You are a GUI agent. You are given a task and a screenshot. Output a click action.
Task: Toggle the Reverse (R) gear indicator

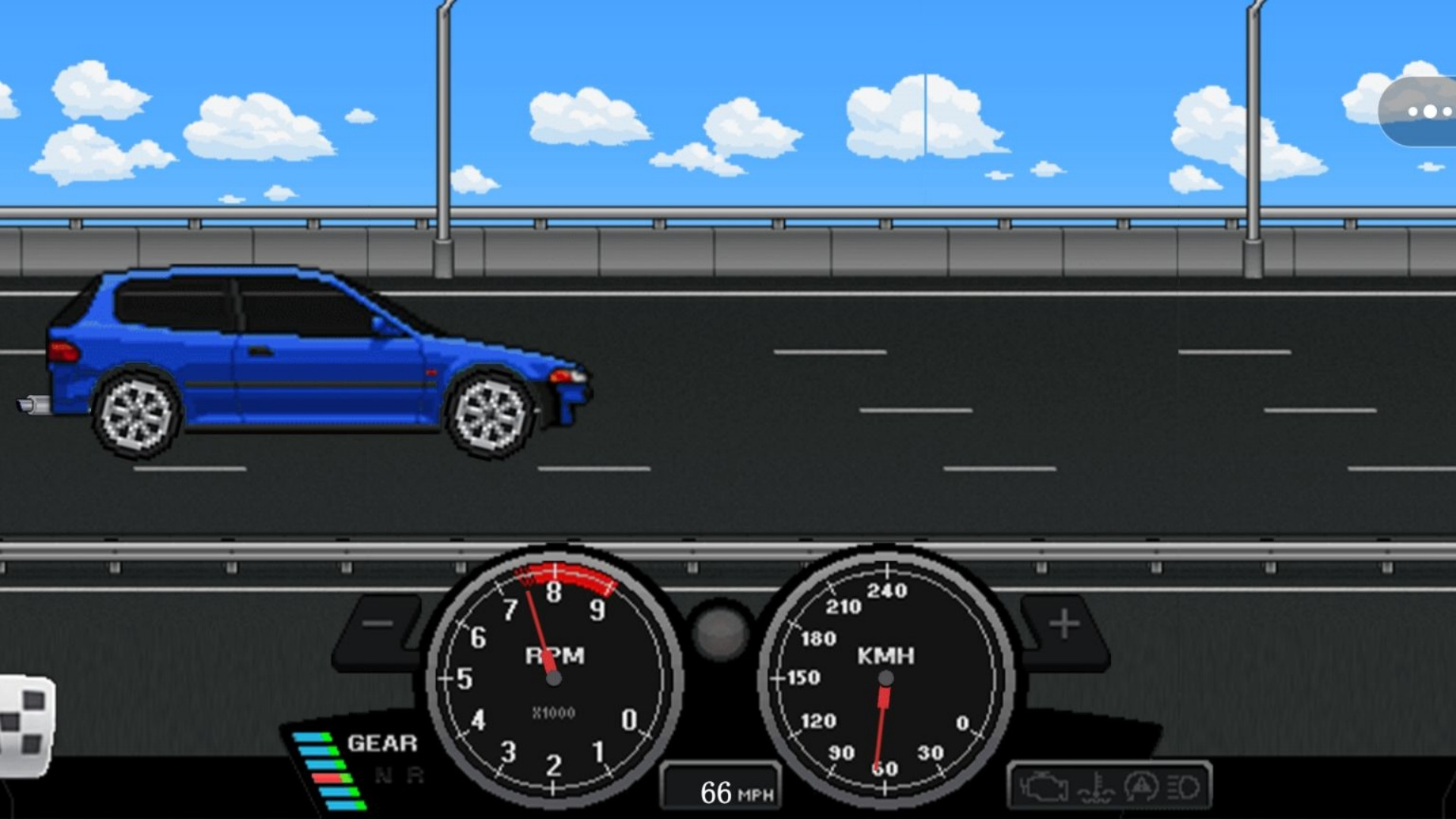click(x=414, y=774)
